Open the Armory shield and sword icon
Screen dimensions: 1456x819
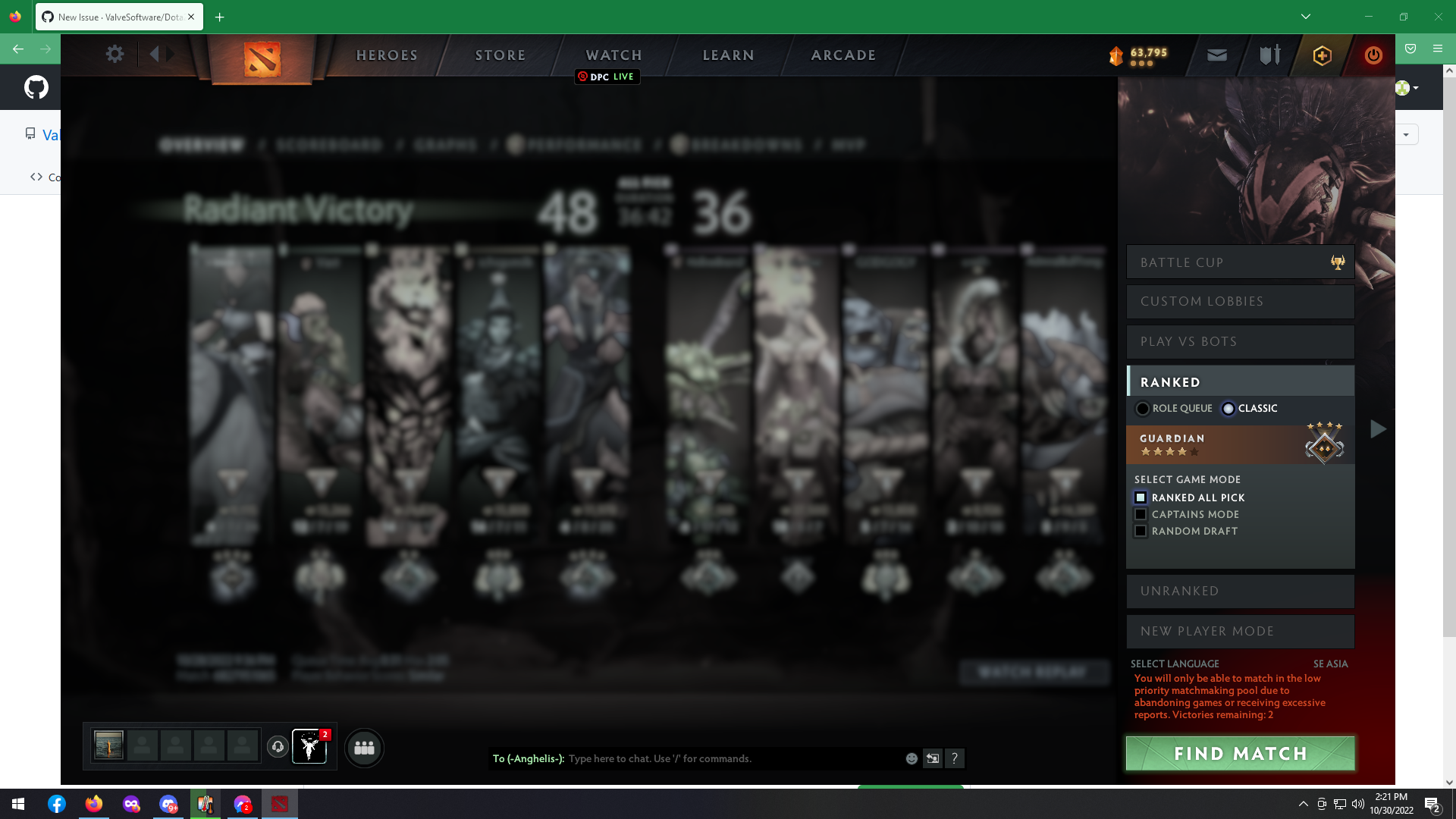click(1269, 55)
